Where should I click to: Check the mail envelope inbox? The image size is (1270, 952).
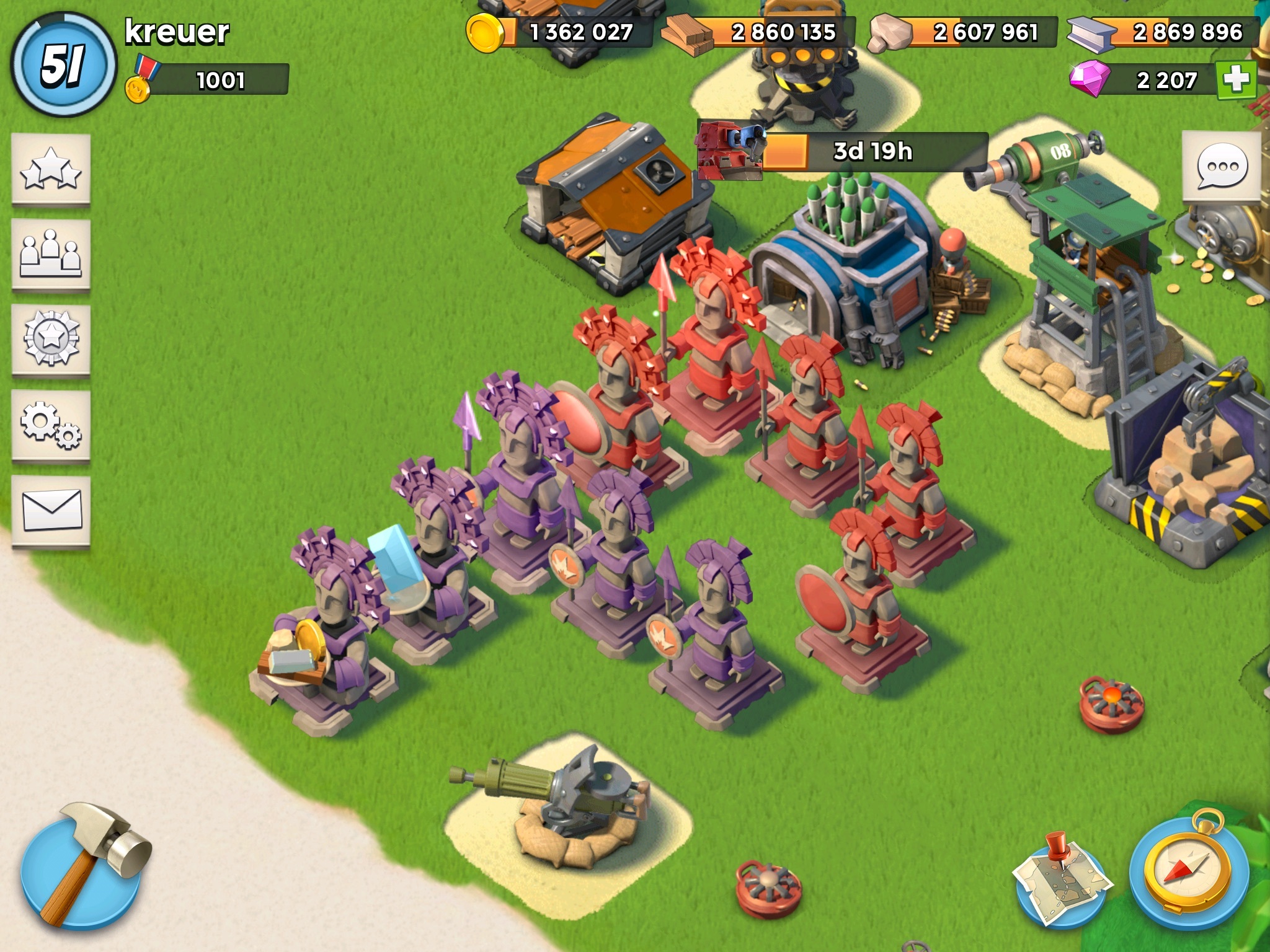click(x=51, y=511)
